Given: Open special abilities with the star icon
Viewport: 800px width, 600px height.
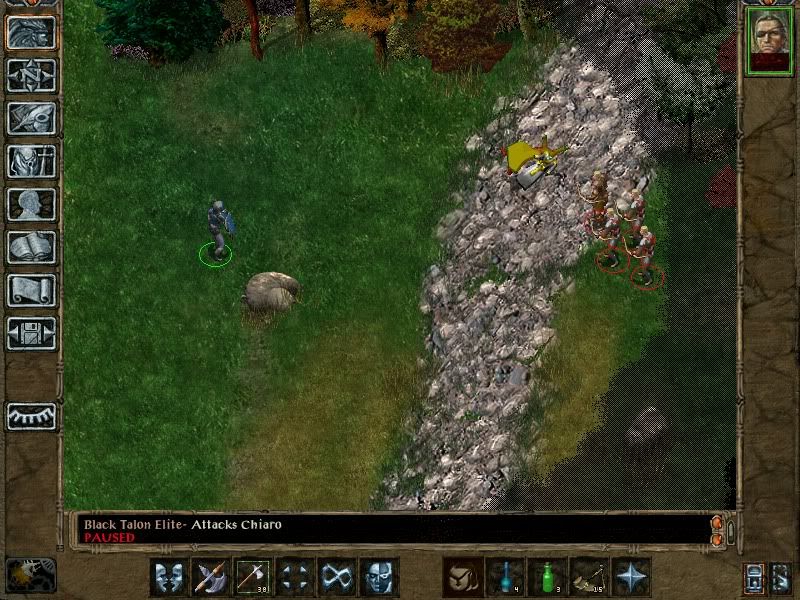Looking at the screenshot, I should [631, 577].
